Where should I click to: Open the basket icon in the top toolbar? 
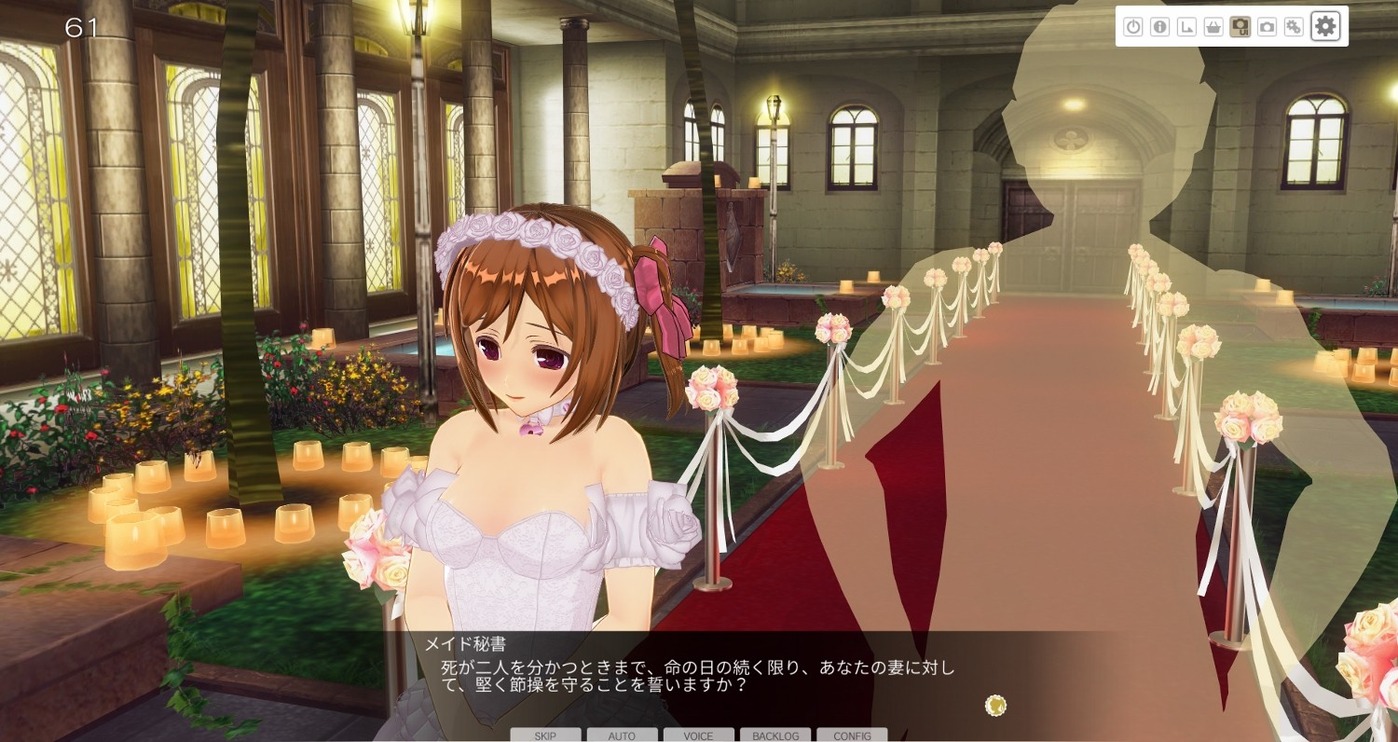(x=1215, y=26)
